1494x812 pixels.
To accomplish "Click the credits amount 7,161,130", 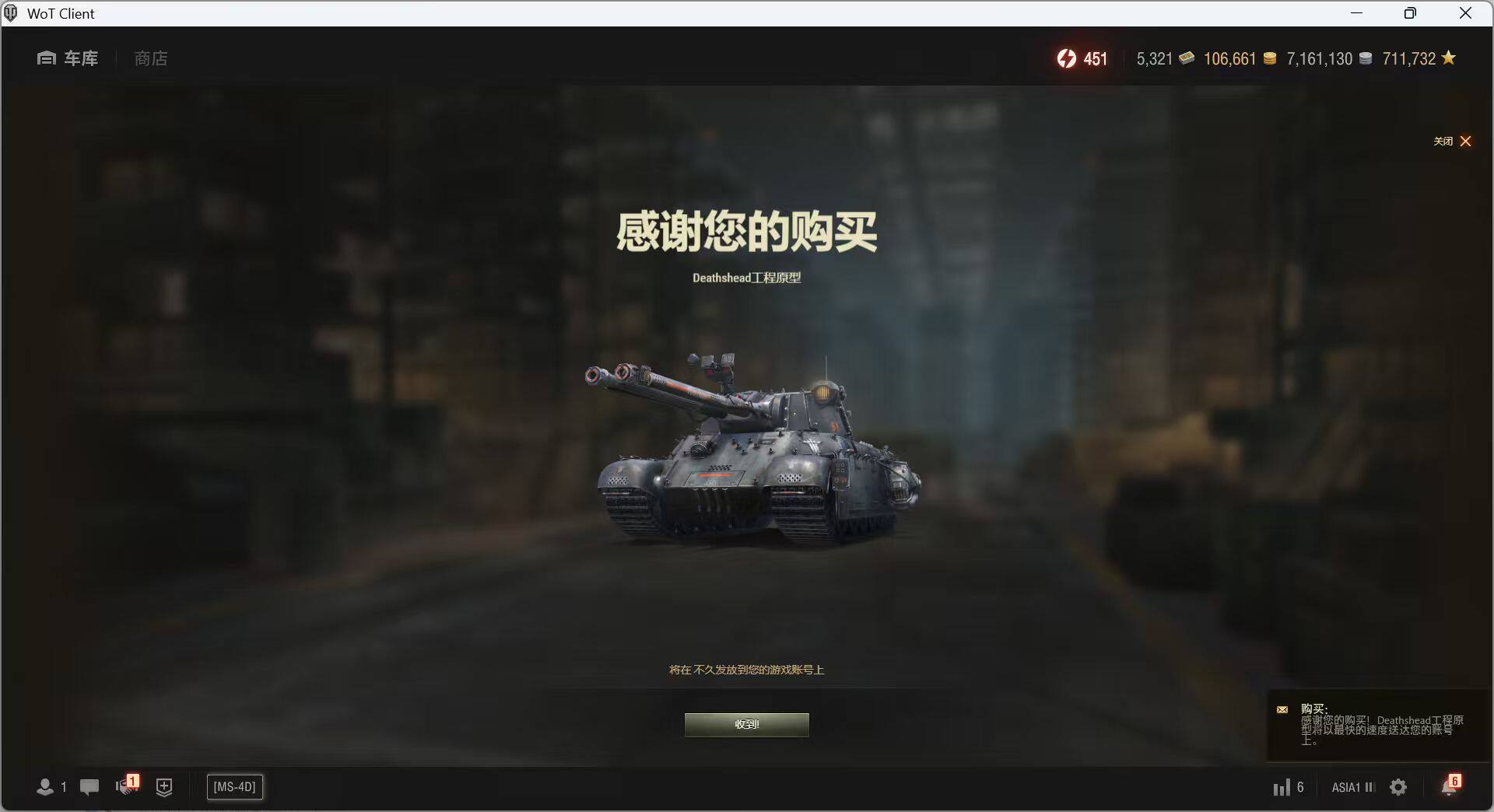I will tap(1318, 58).
